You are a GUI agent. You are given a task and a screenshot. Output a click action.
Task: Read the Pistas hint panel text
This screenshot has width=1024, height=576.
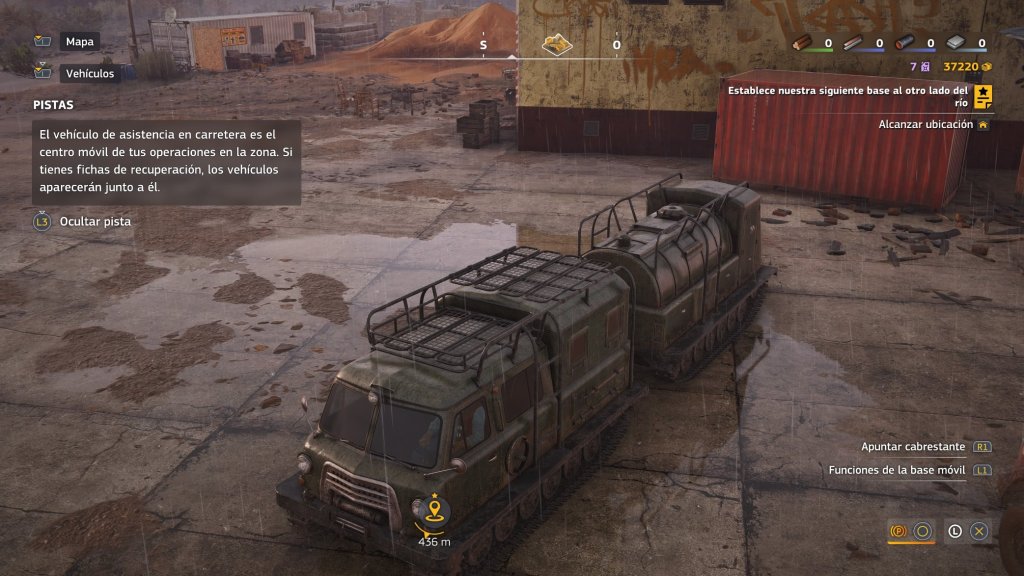166,160
